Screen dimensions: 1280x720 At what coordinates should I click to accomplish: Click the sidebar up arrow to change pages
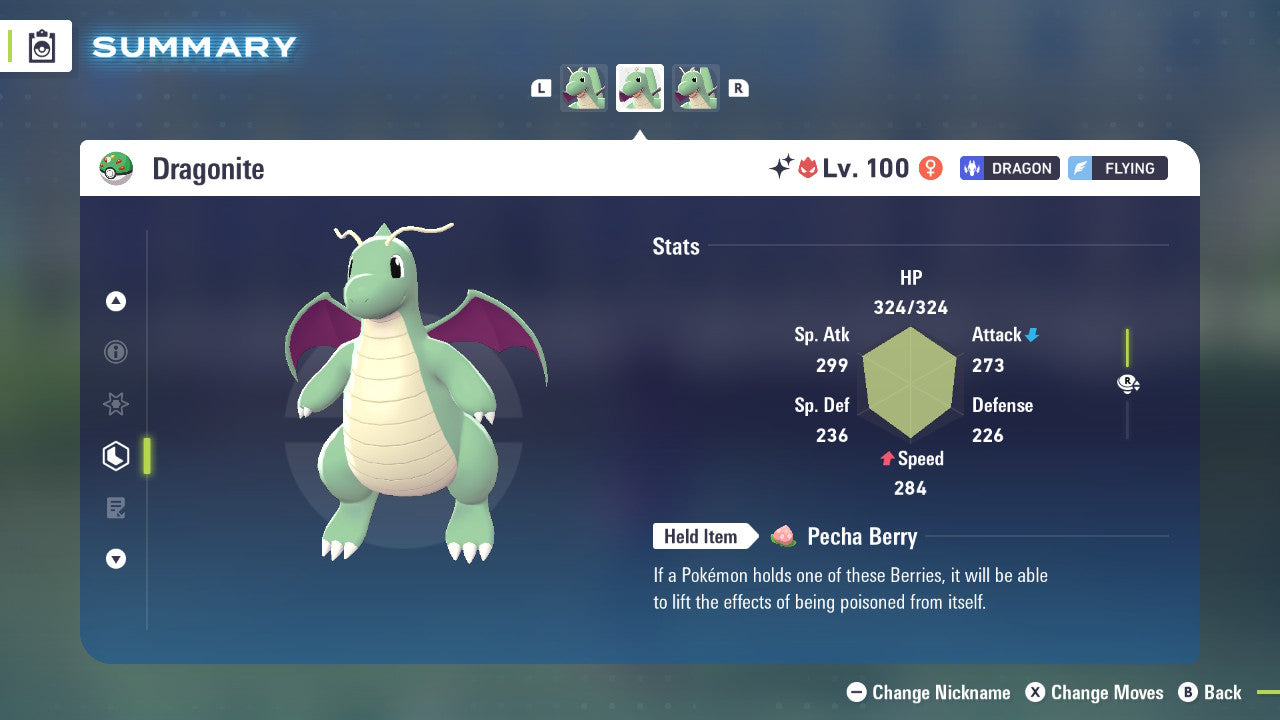pos(116,301)
